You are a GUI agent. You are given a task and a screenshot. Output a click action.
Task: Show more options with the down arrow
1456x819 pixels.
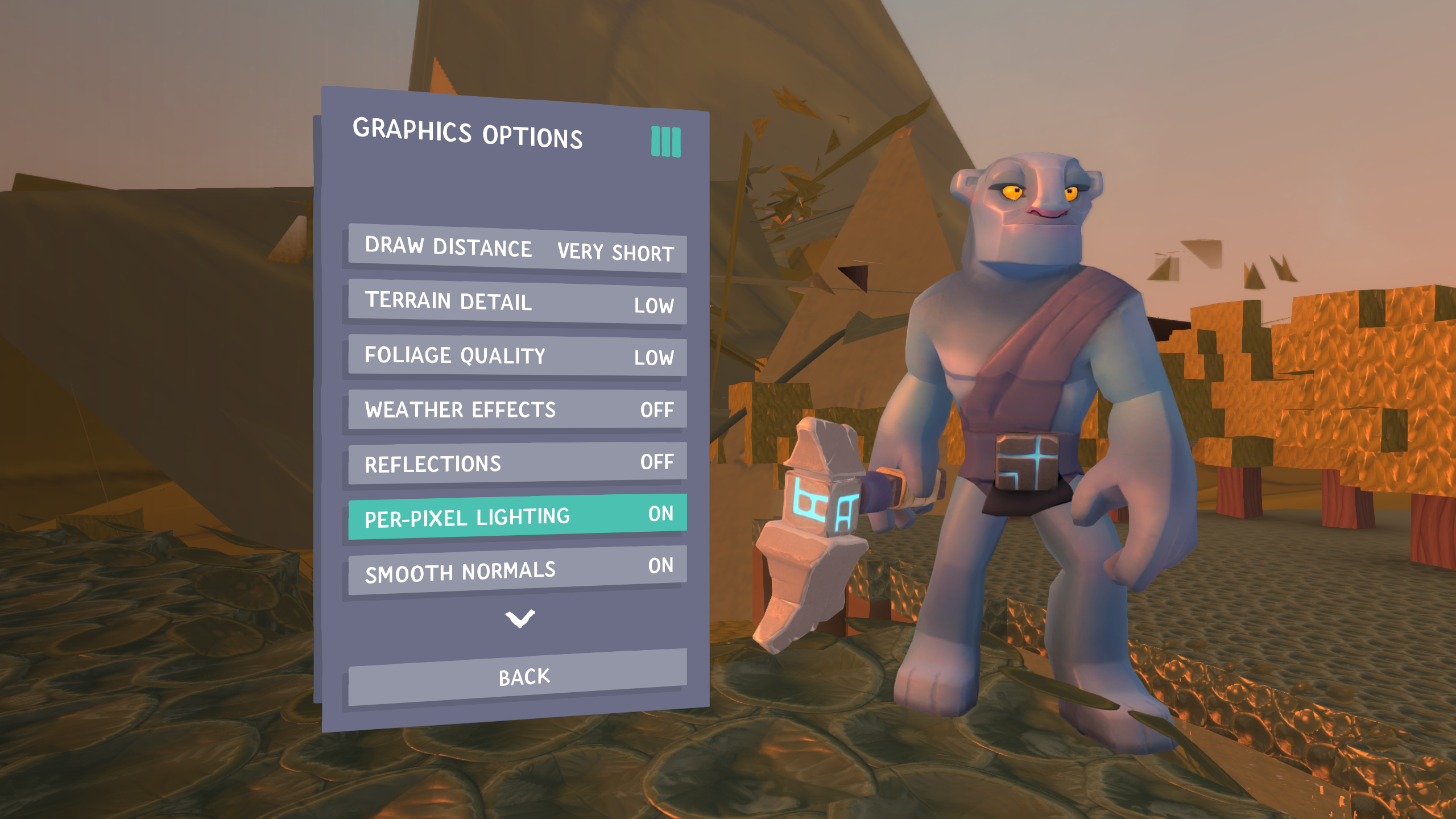point(520,618)
